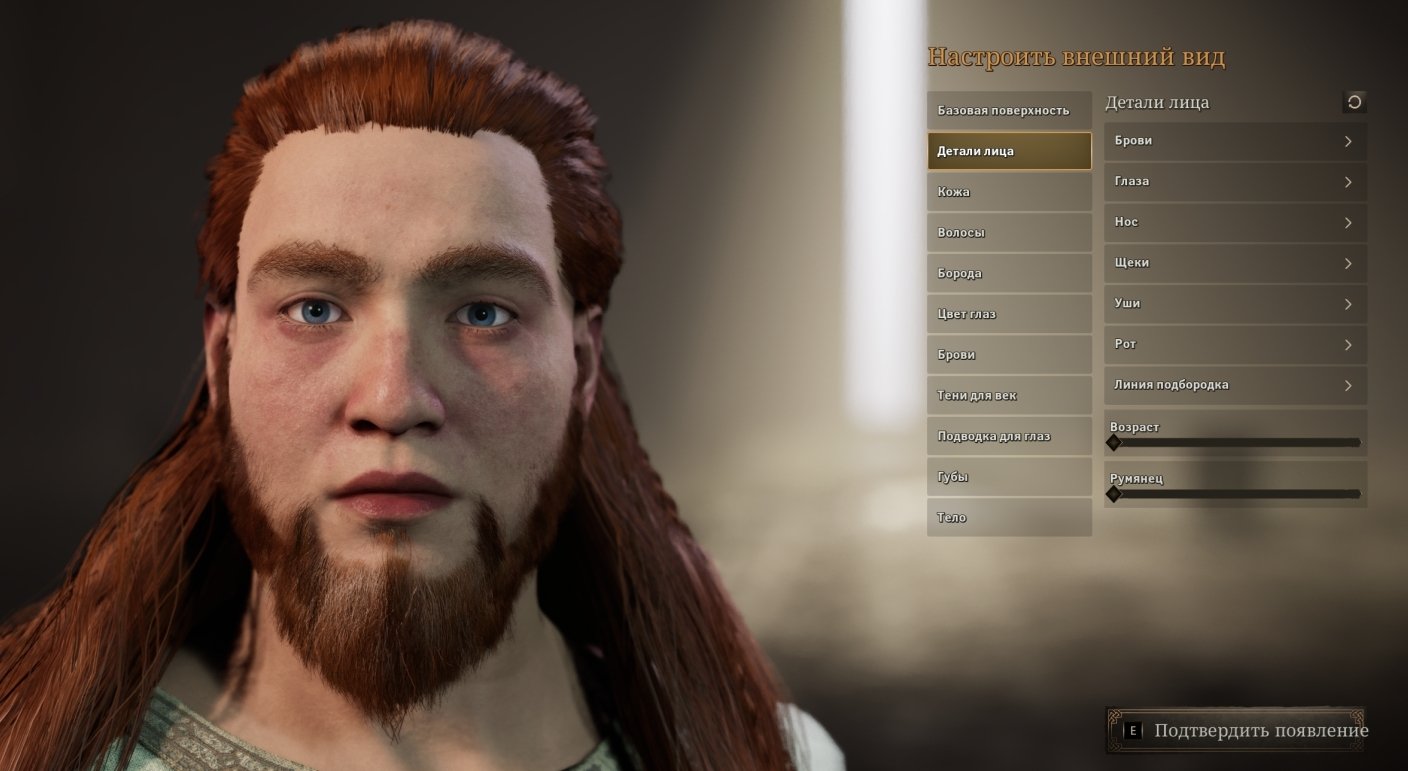The height and width of the screenshot is (771, 1408).
Task: Select the Брови category in the left list
Action: (1008, 355)
